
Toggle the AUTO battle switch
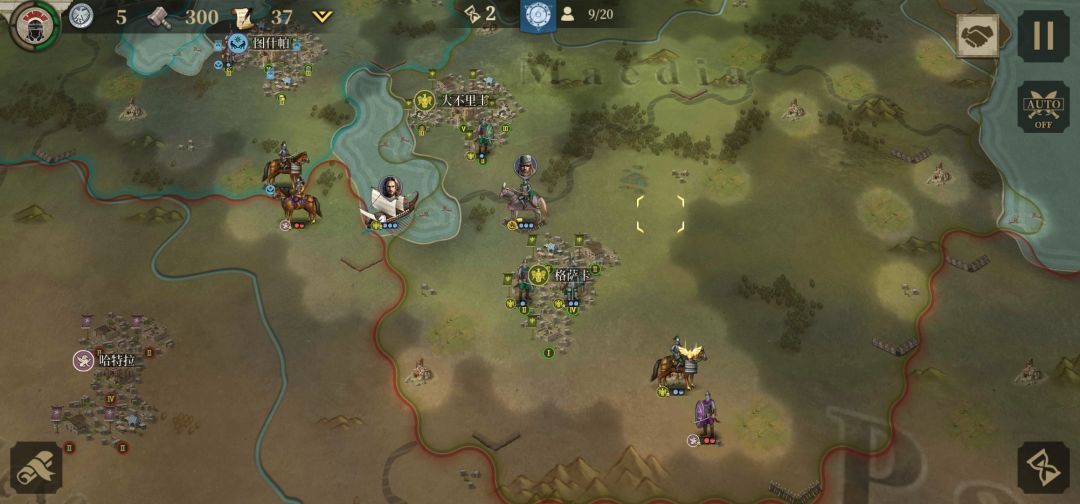coord(1043,107)
